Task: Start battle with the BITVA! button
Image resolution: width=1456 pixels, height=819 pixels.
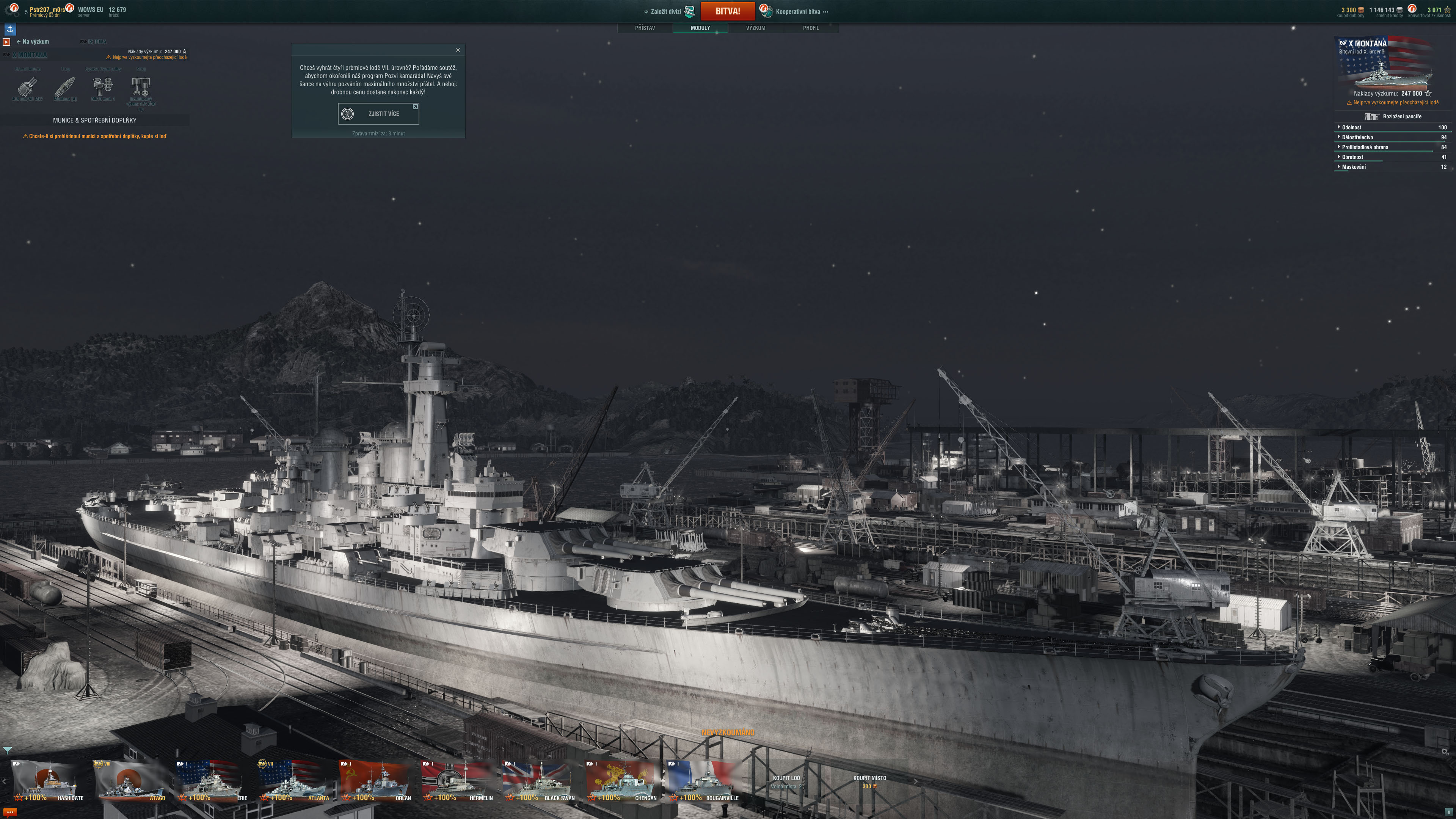Action: 727,11
